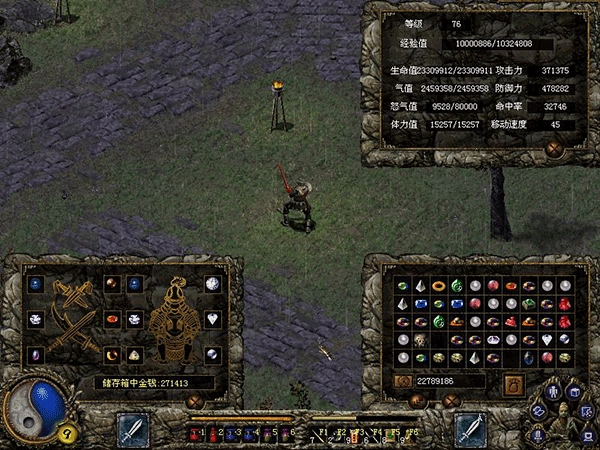600x450 pixels.
Task: Select the crescent moon equipment slot
Action: click(x=112, y=354)
